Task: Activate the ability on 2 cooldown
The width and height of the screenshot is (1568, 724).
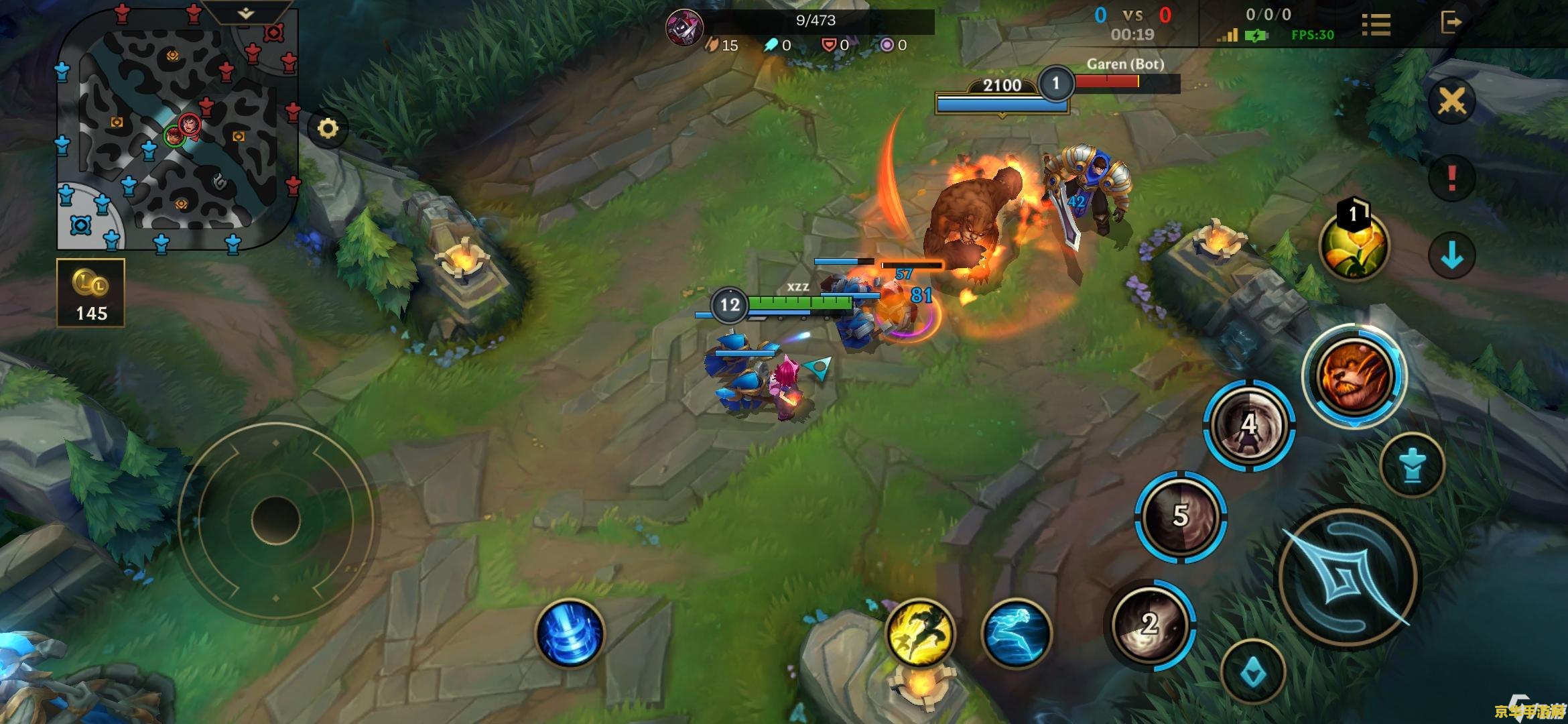Action: pos(1150,624)
